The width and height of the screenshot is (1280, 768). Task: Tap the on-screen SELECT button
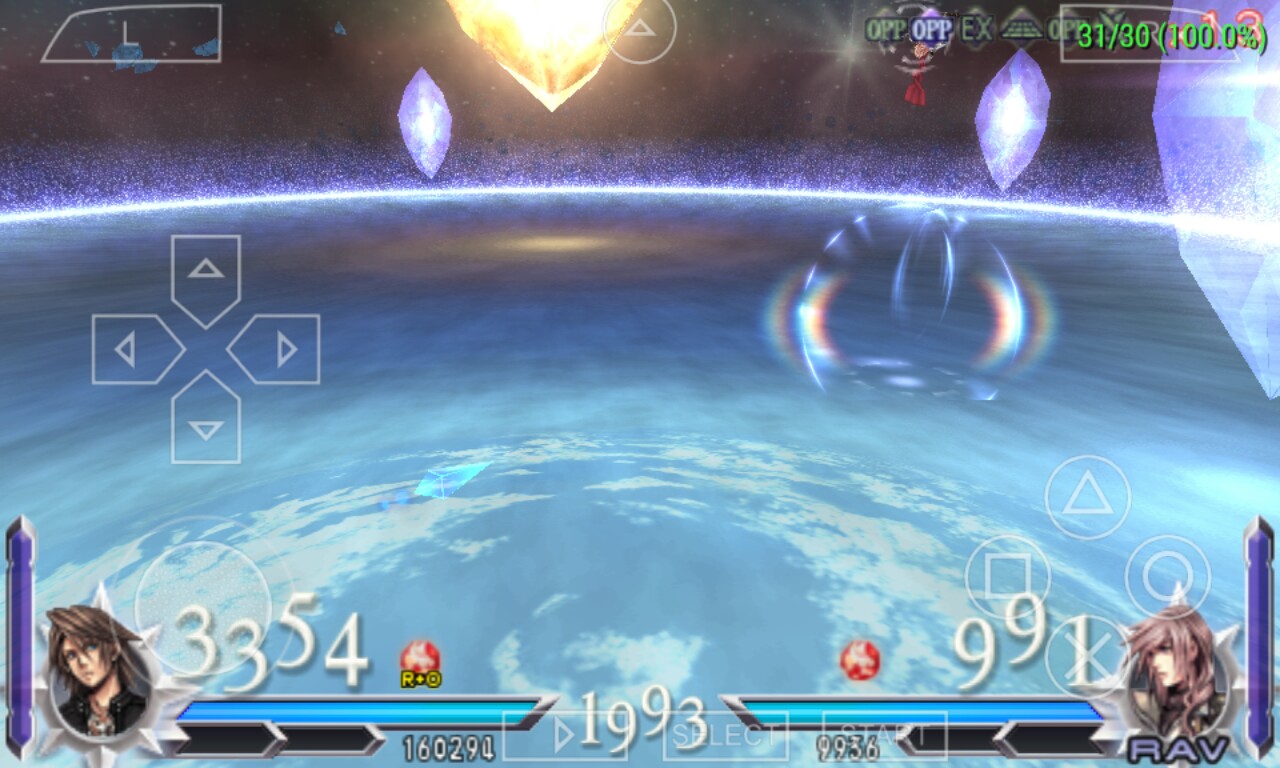(726, 737)
